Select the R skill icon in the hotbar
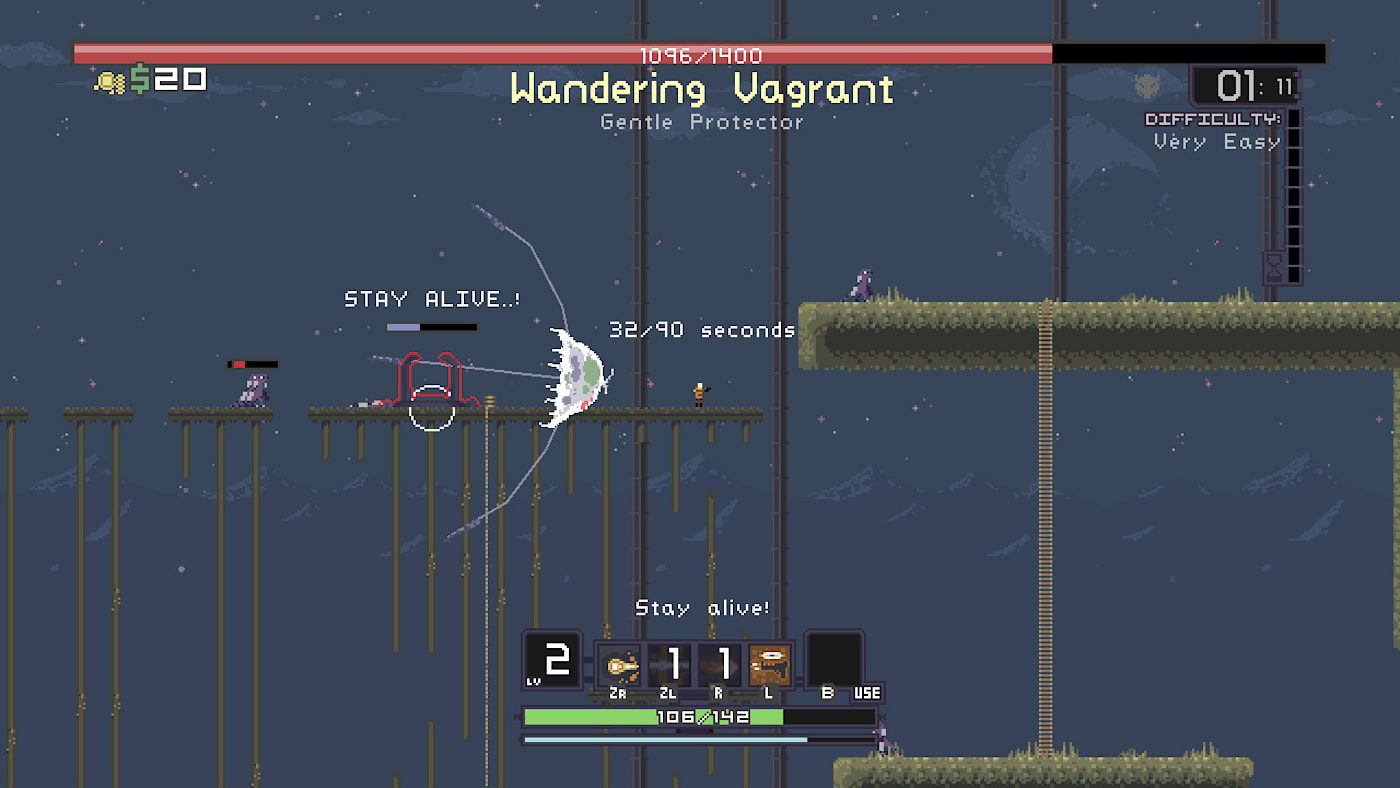 click(x=720, y=662)
